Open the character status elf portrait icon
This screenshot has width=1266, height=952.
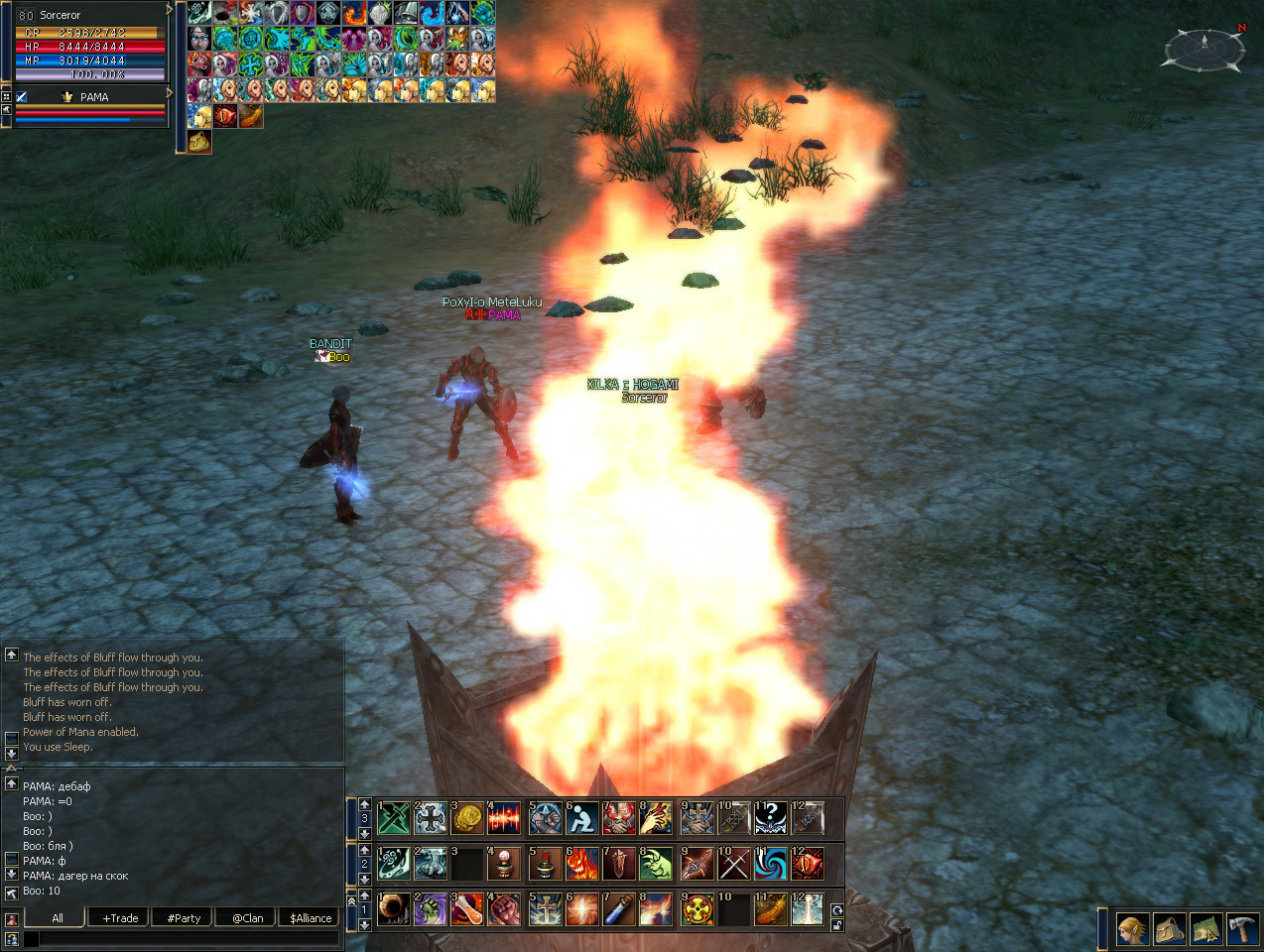coord(1132,929)
